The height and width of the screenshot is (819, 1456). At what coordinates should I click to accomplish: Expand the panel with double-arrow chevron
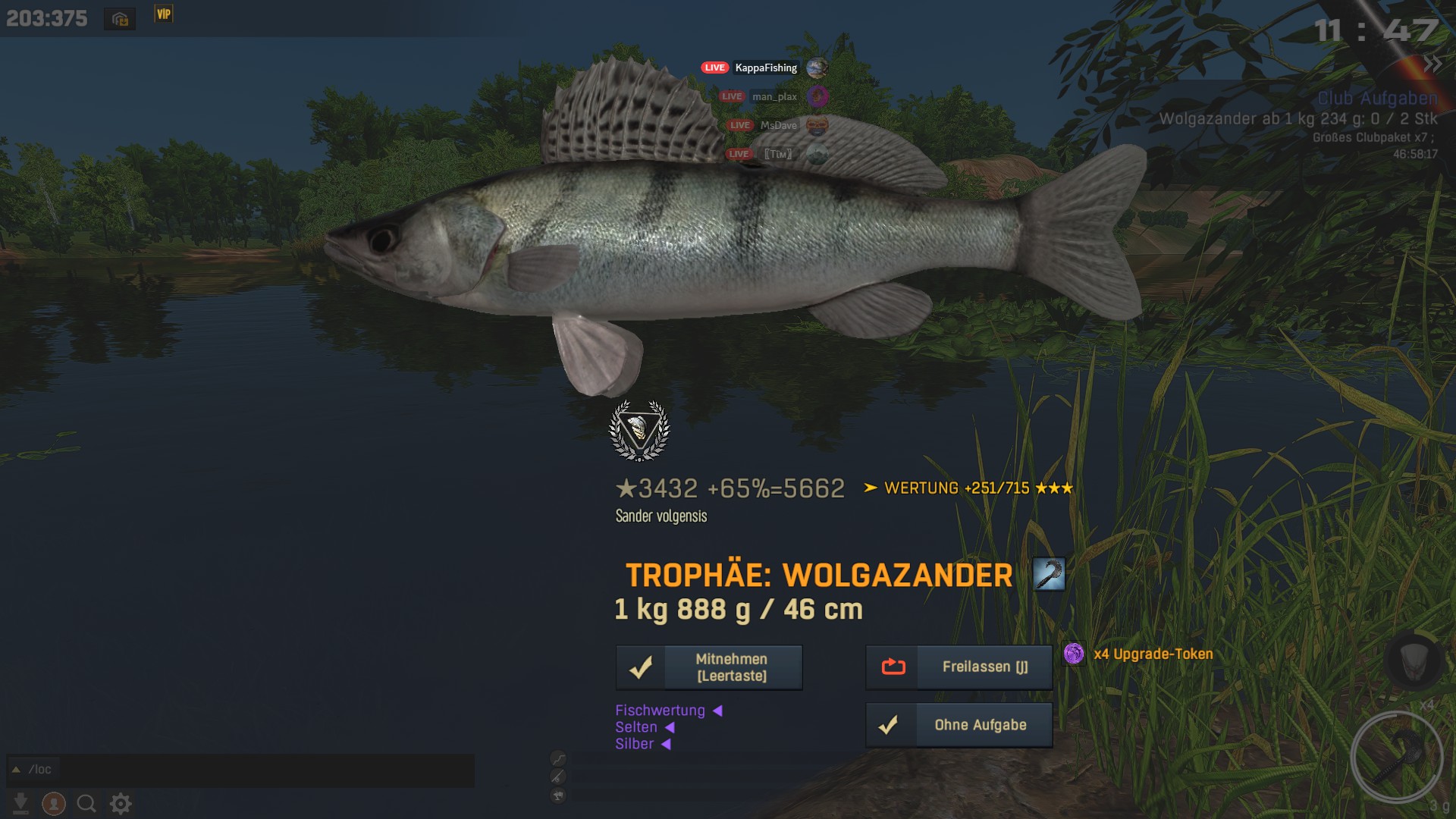tap(1432, 64)
